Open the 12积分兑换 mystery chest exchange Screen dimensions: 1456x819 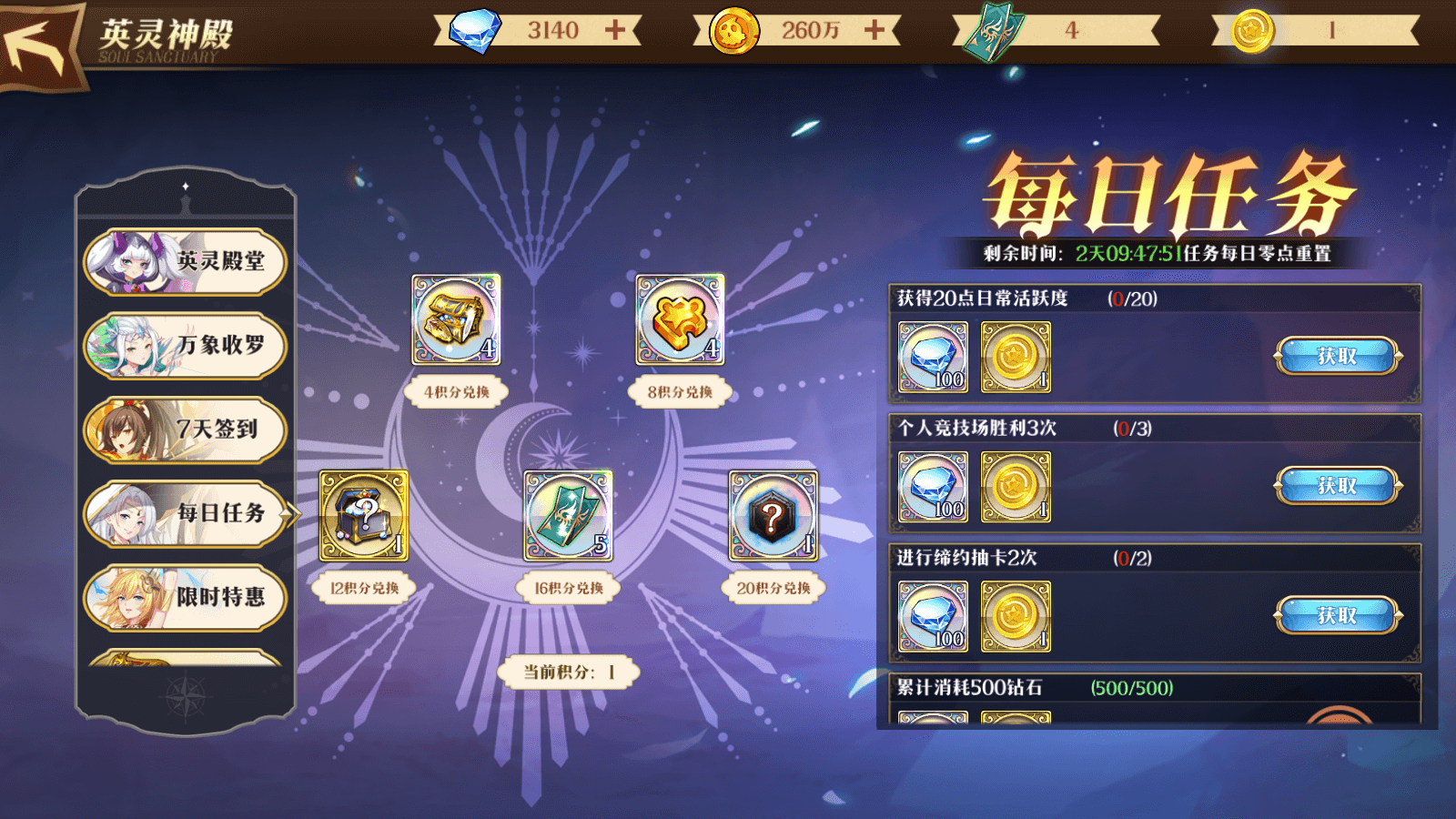(x=362, y=516)
